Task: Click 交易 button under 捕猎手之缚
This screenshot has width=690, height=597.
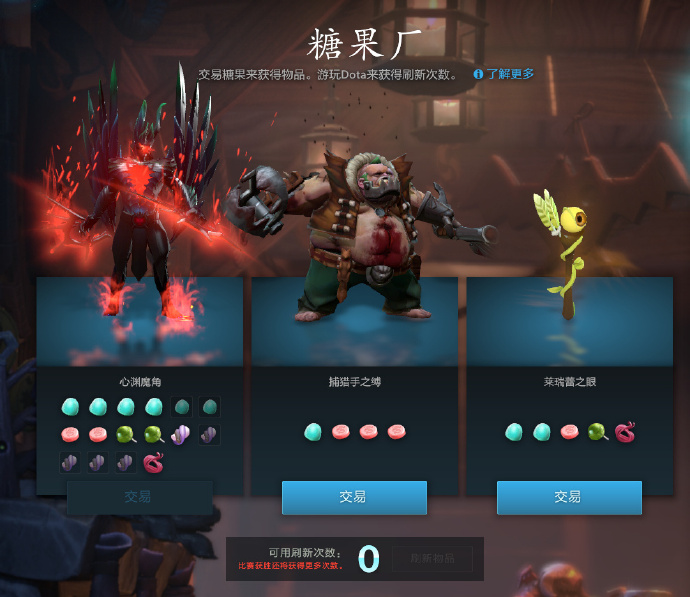Action: pos(354,497)
